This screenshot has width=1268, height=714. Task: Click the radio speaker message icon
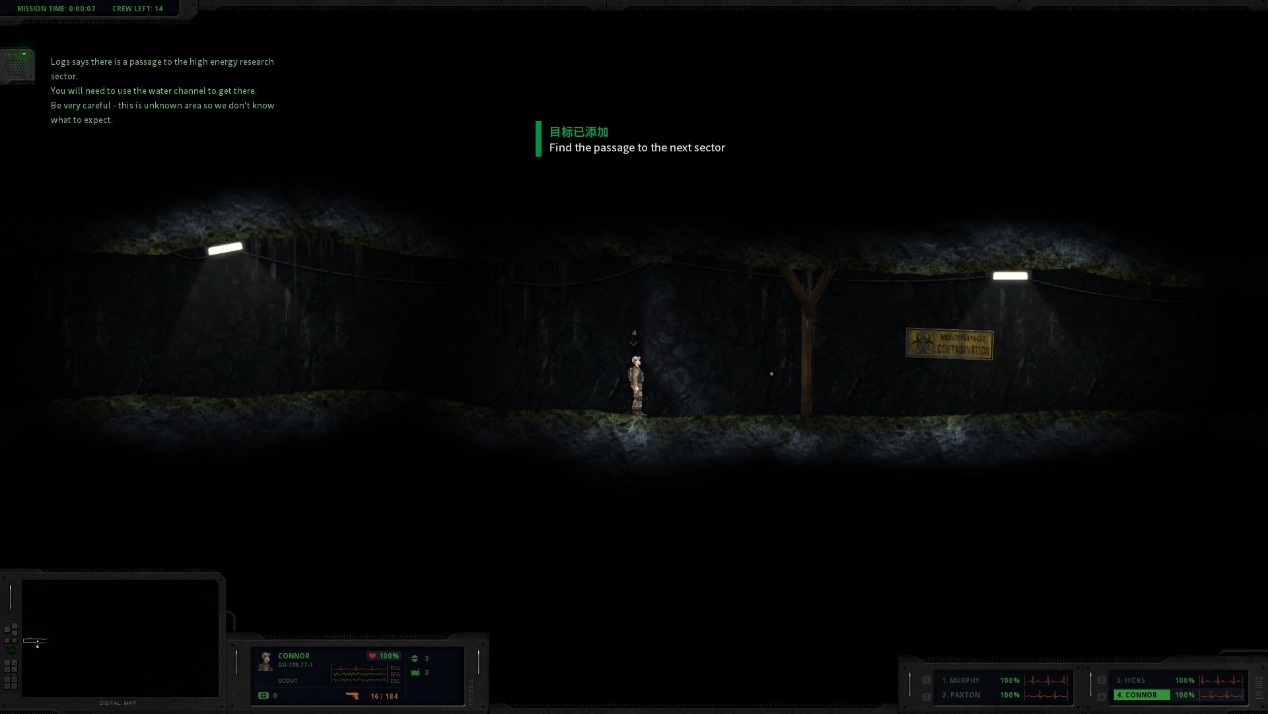(17, 66)
